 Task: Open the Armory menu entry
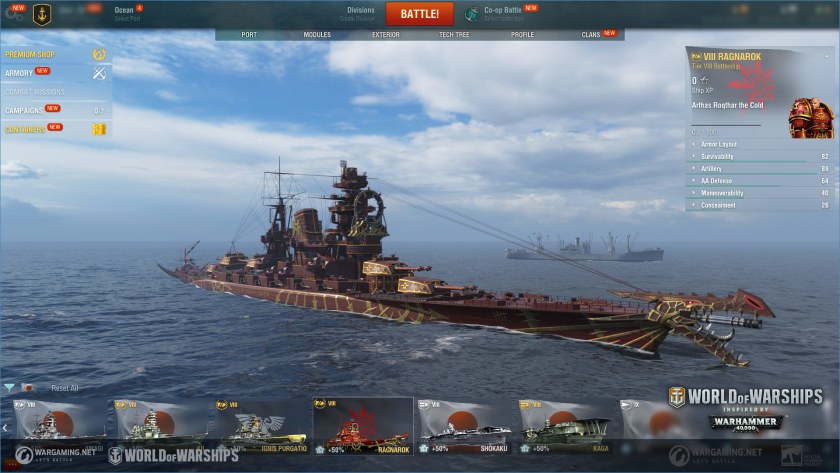click(20, 73)
